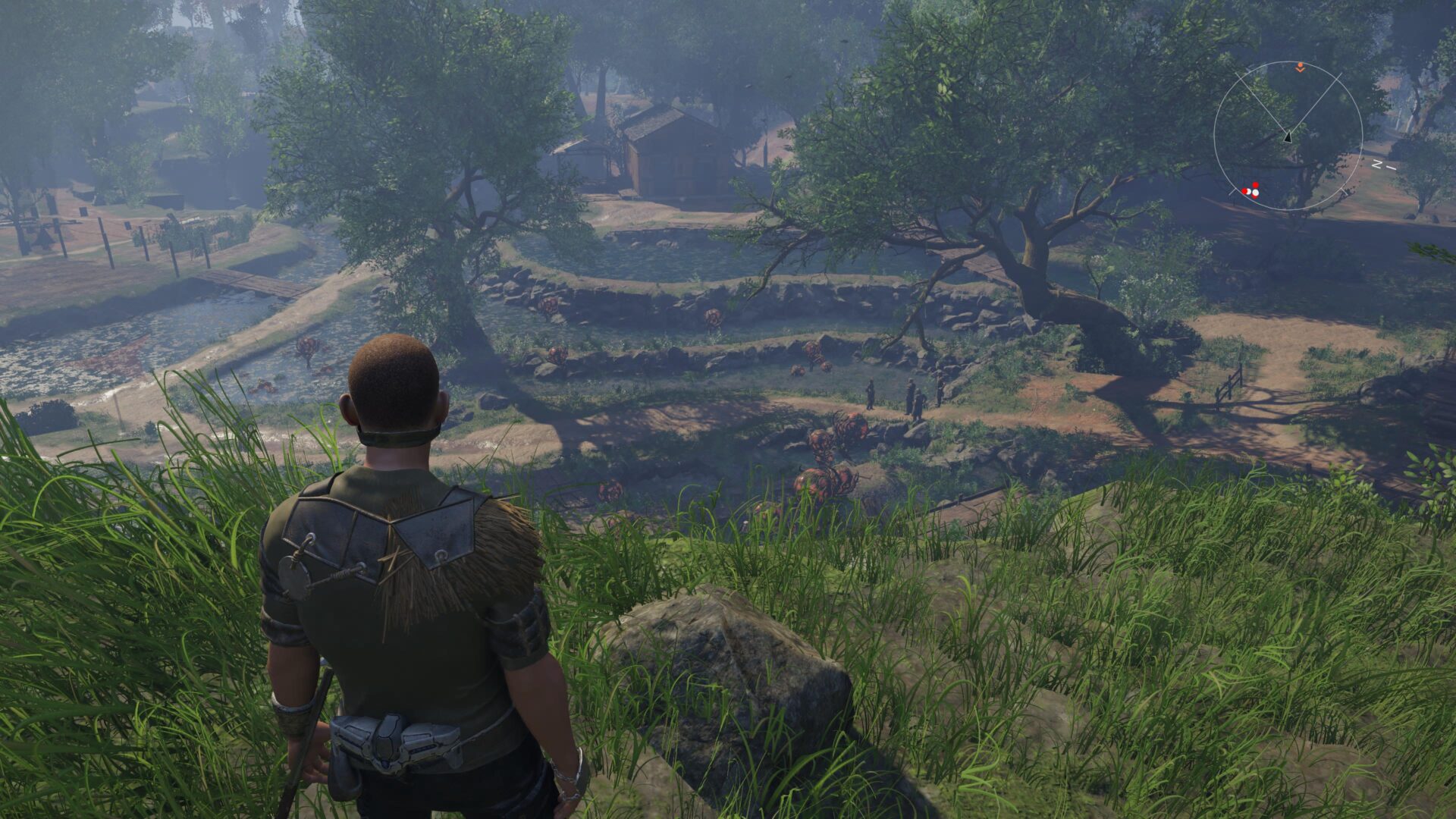1456x819 pixels.
Task: Click the black player arrow on the radar
Action: click(x=1287, y=136)
